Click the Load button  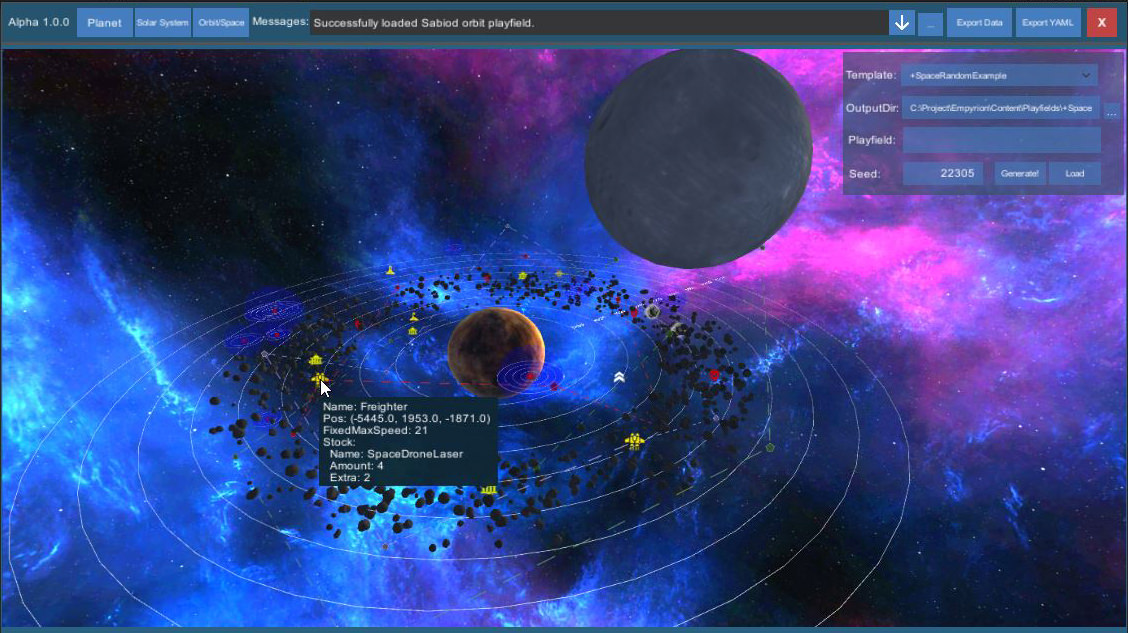pos(1075,174)
